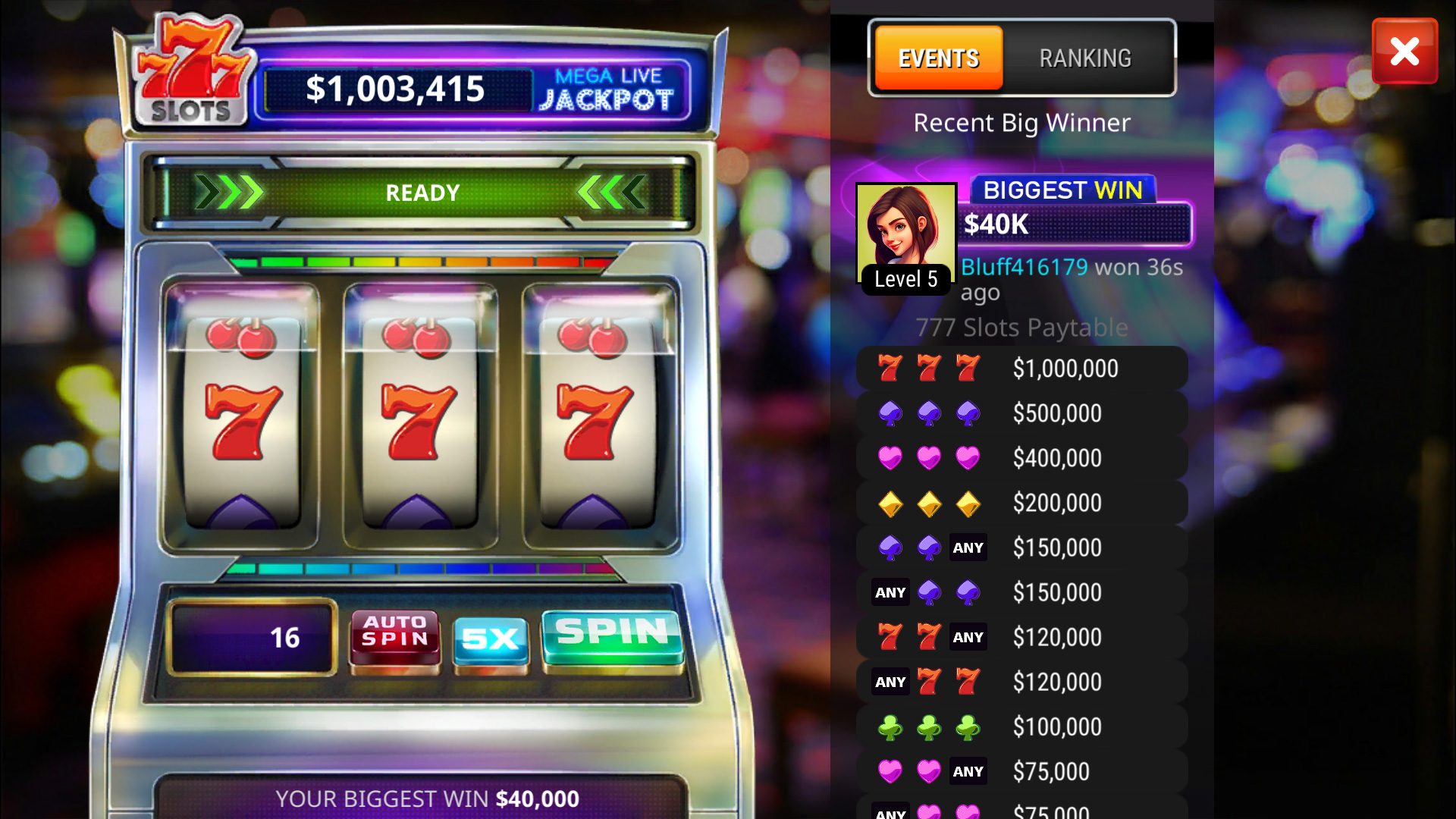1456x819 pixels.
Task: Hit the green SPIN button
Action: pos(612,635)
